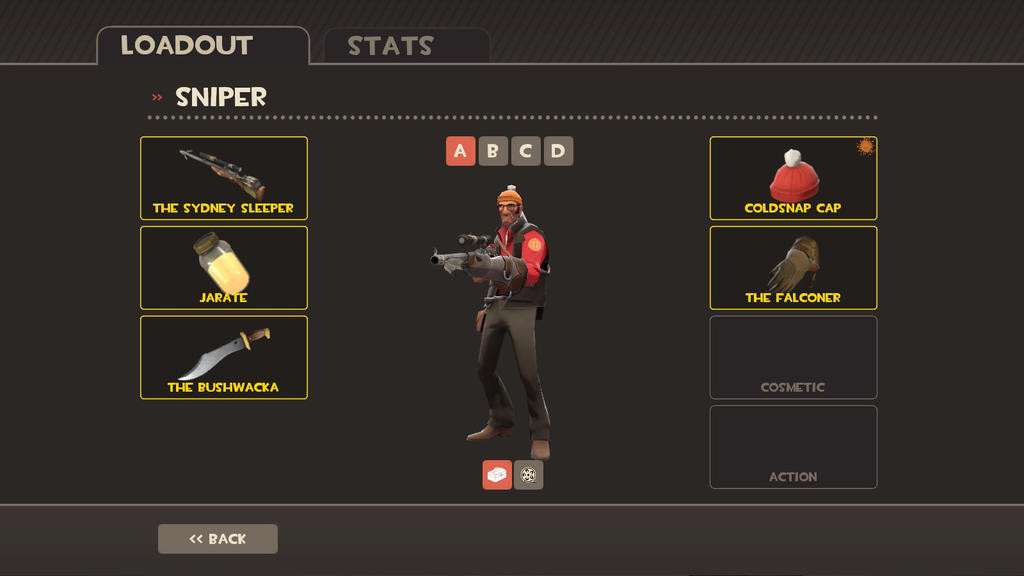Select the Sydney Sleeper weapon slot
This screenshot has width=1024, height=576.
[x=224, y=178]
